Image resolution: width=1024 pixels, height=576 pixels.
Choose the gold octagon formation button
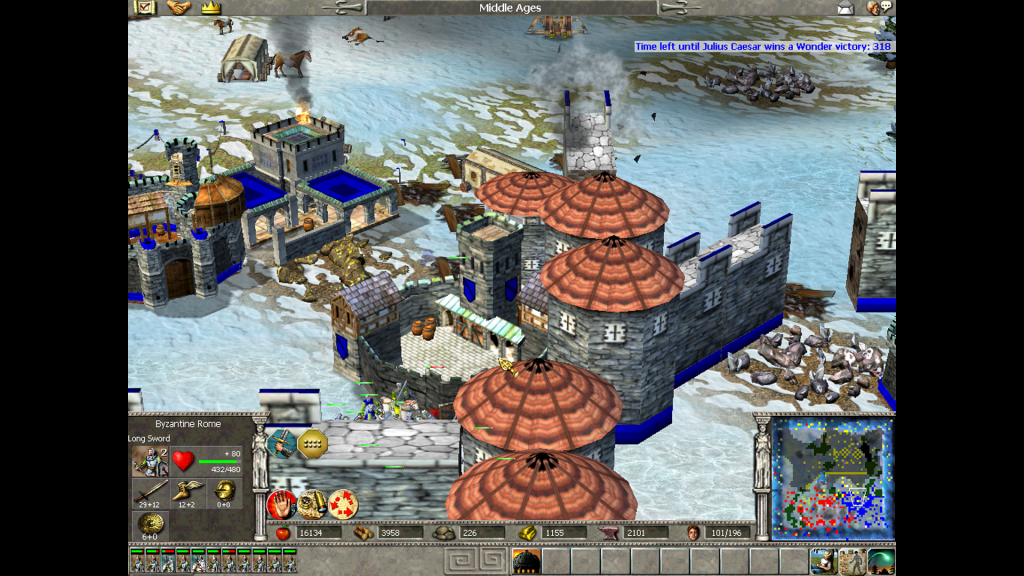pyautogui.click(x=312, y=442)
